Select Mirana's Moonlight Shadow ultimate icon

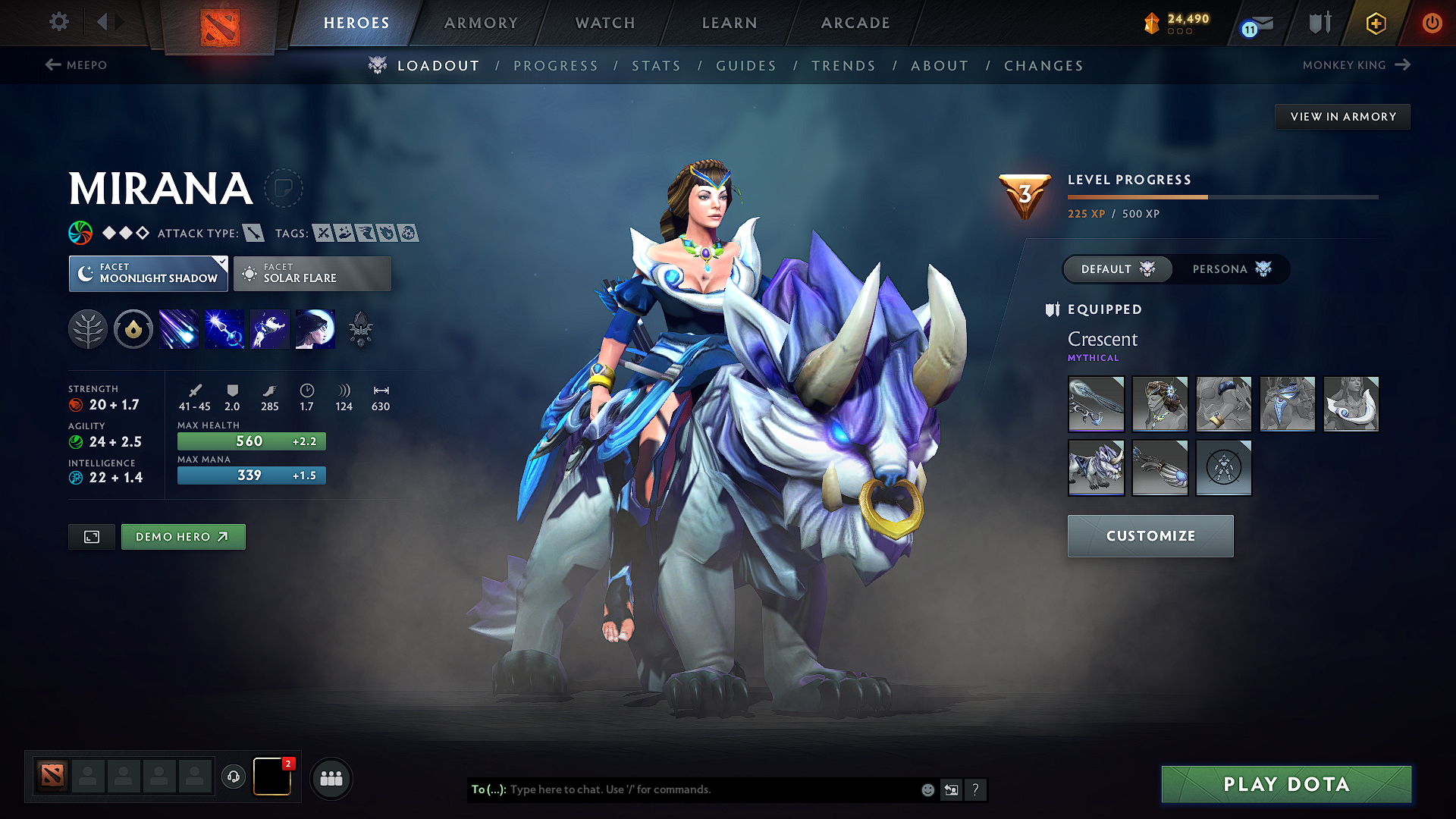coord(315,329)
